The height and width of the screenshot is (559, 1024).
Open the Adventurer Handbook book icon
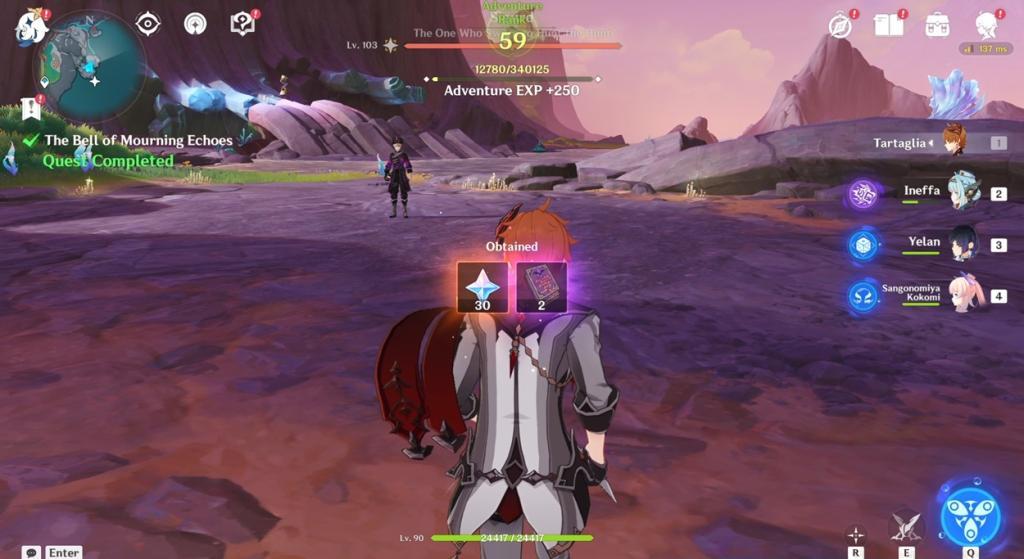[888, 25]
